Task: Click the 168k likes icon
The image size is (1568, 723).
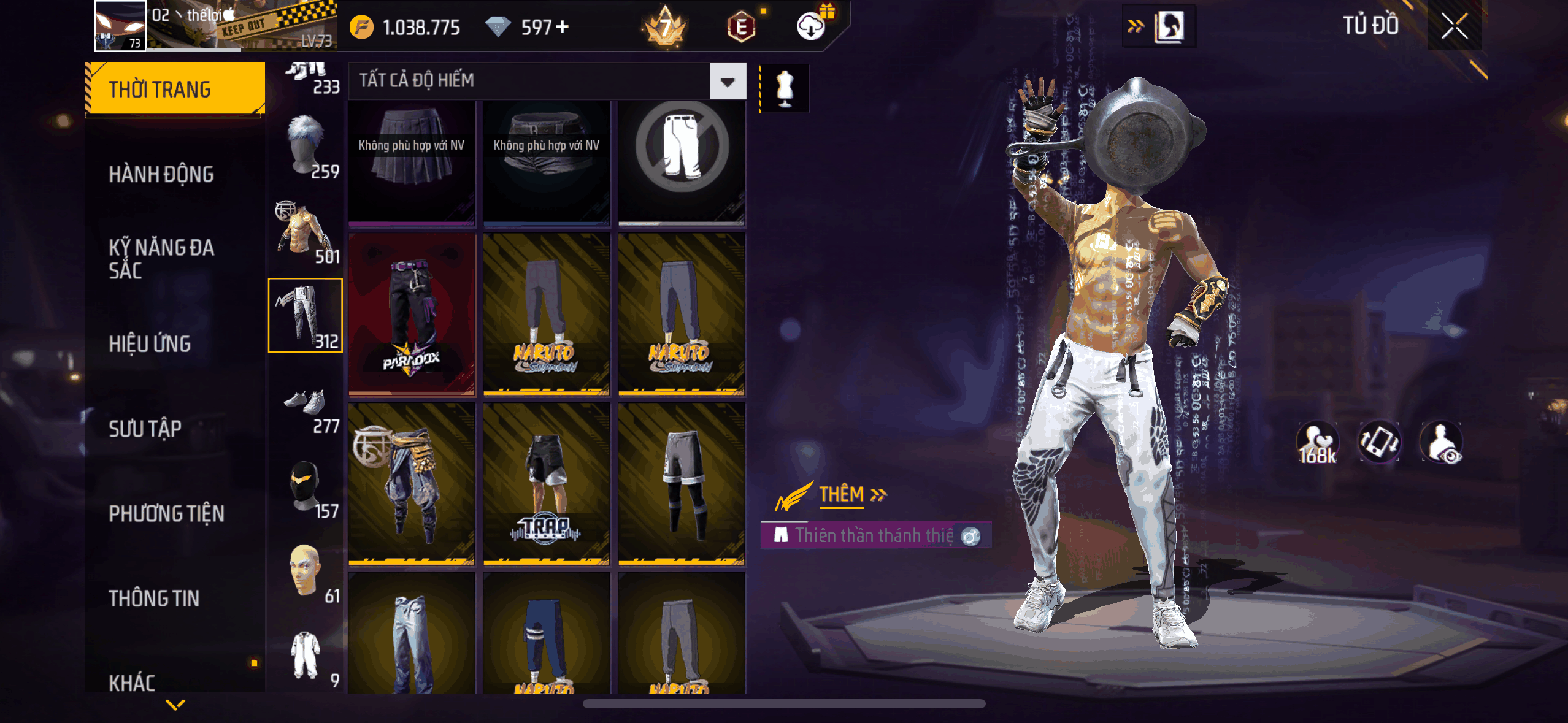Action: pos(1317,443)
